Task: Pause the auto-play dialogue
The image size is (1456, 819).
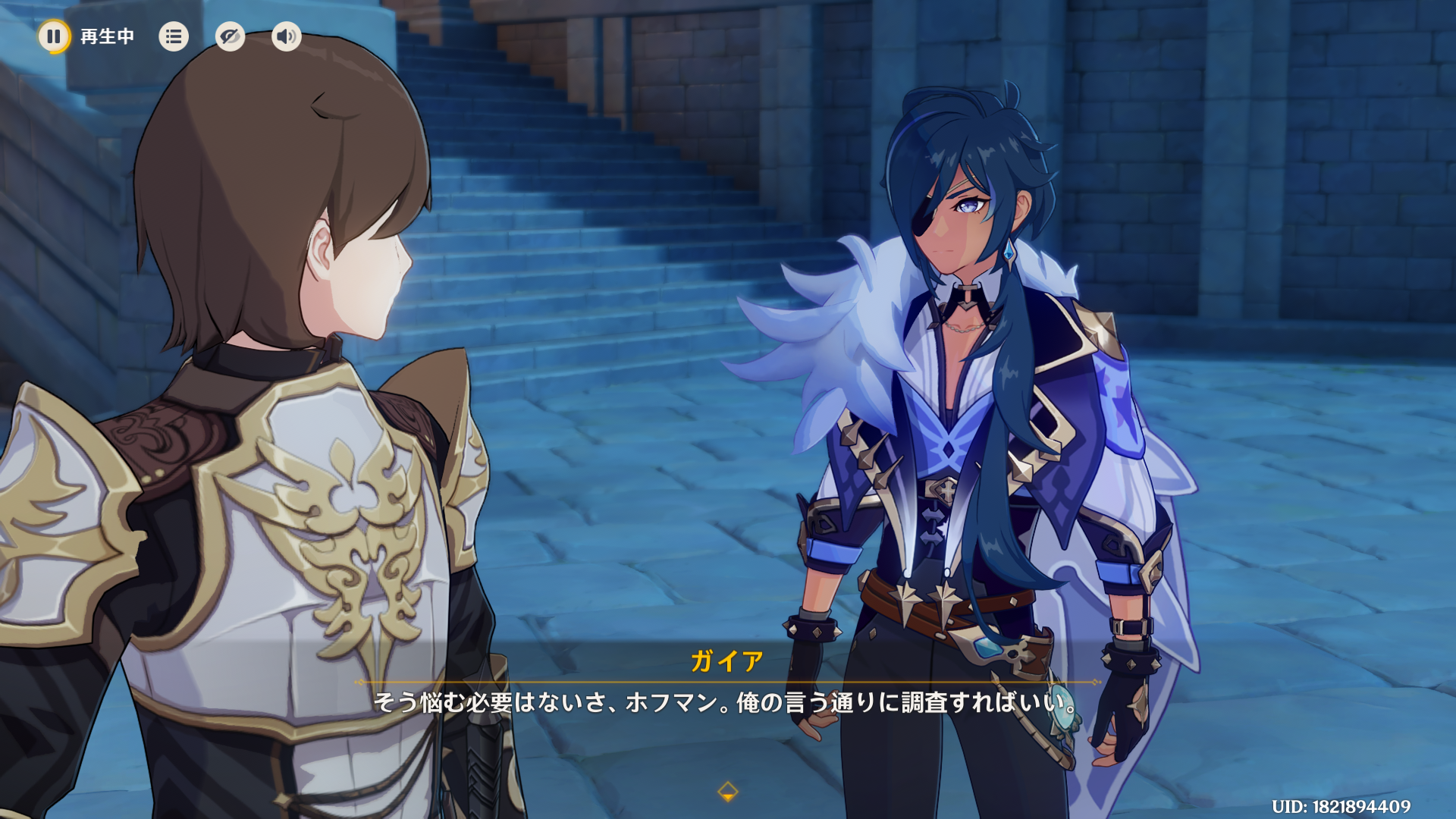Action: click(54, 36)
